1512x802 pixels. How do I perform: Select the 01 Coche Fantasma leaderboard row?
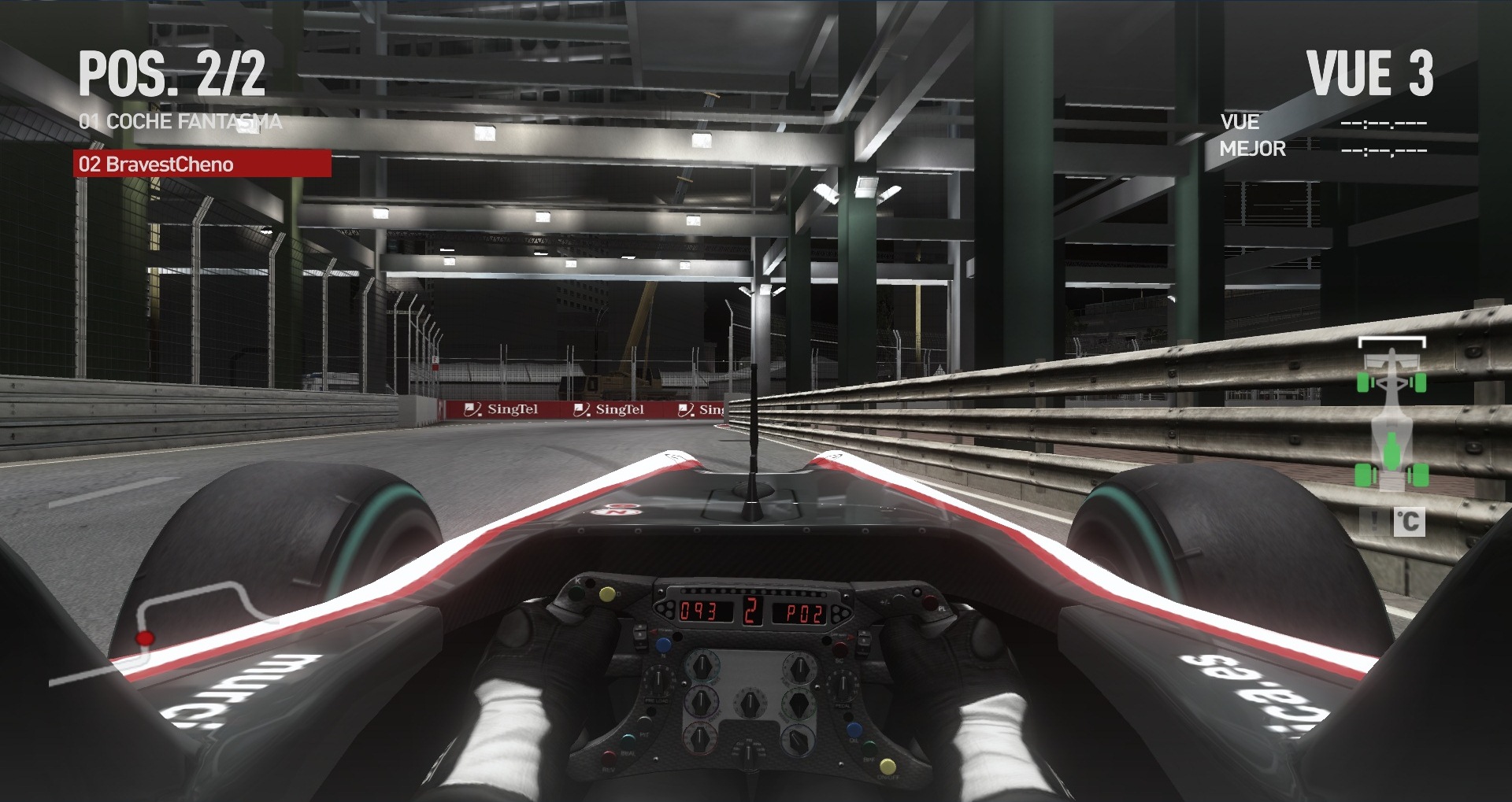pos(180,121)
